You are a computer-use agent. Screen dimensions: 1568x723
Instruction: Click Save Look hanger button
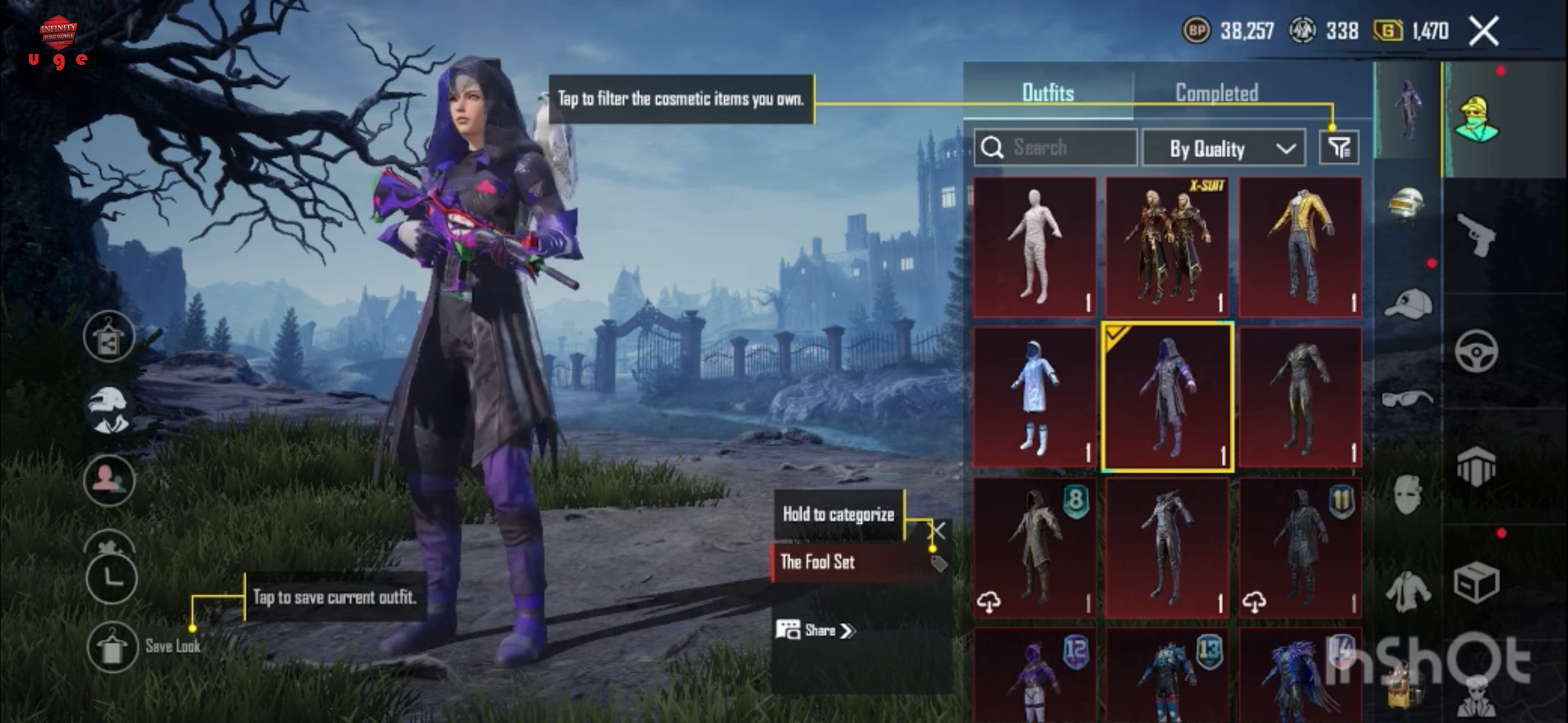tap(111, 647)
